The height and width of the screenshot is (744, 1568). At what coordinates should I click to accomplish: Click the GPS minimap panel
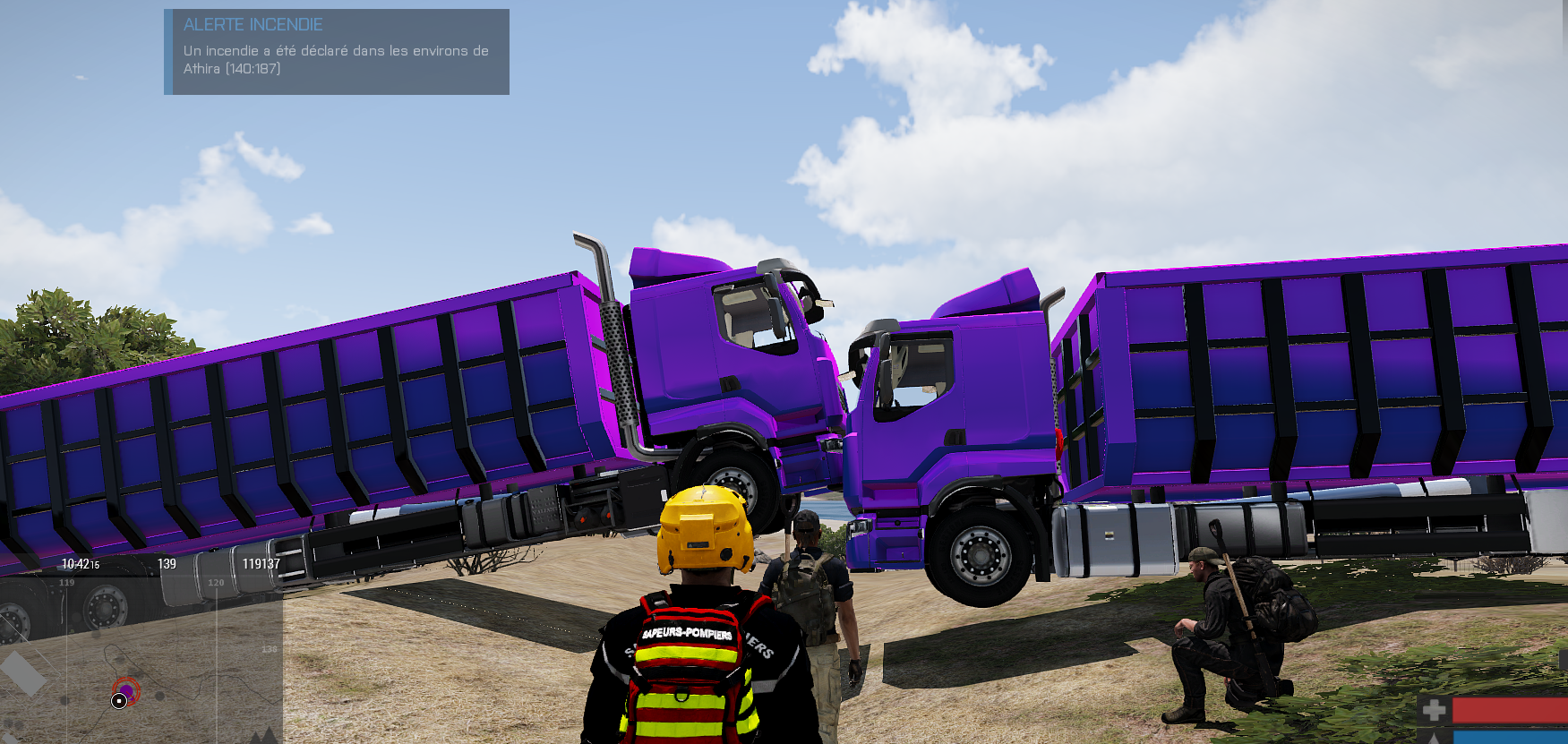(x=141, y=658)
